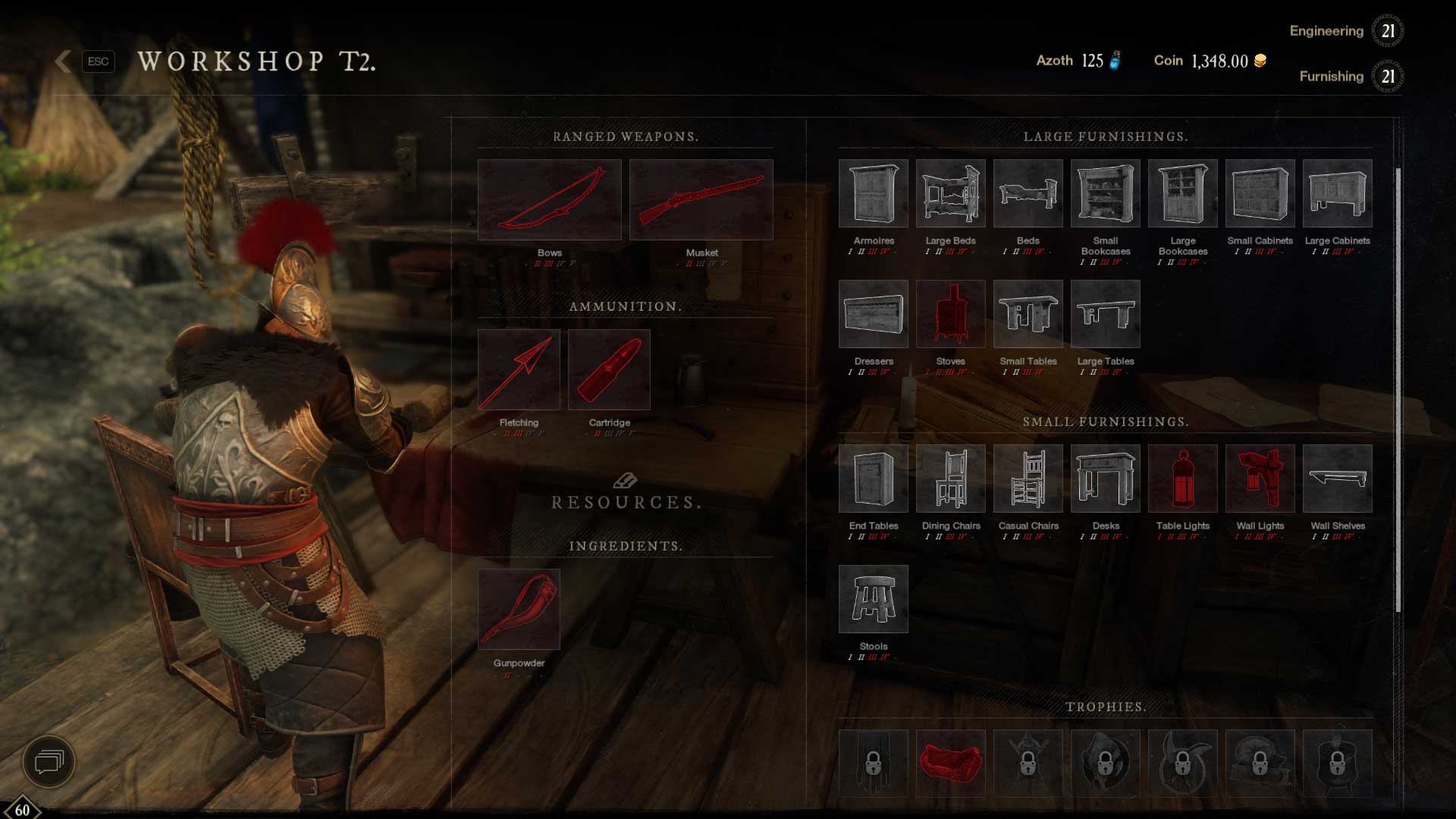Open the Dining Chairs category
This screenshot has width=1456, height=819.
pos(950,479)
